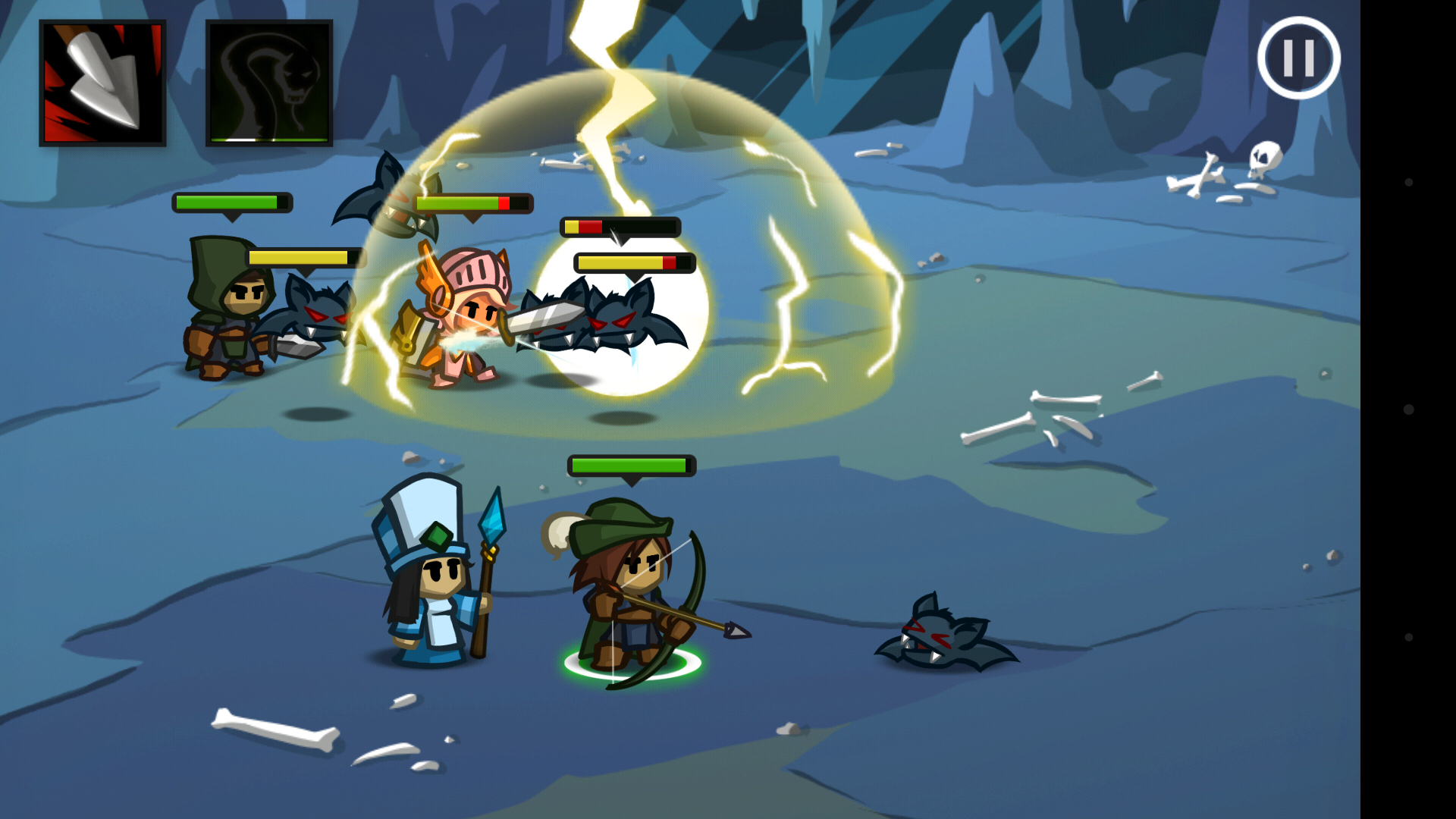Activate the arrowhead shot ability

pos(102,83)
